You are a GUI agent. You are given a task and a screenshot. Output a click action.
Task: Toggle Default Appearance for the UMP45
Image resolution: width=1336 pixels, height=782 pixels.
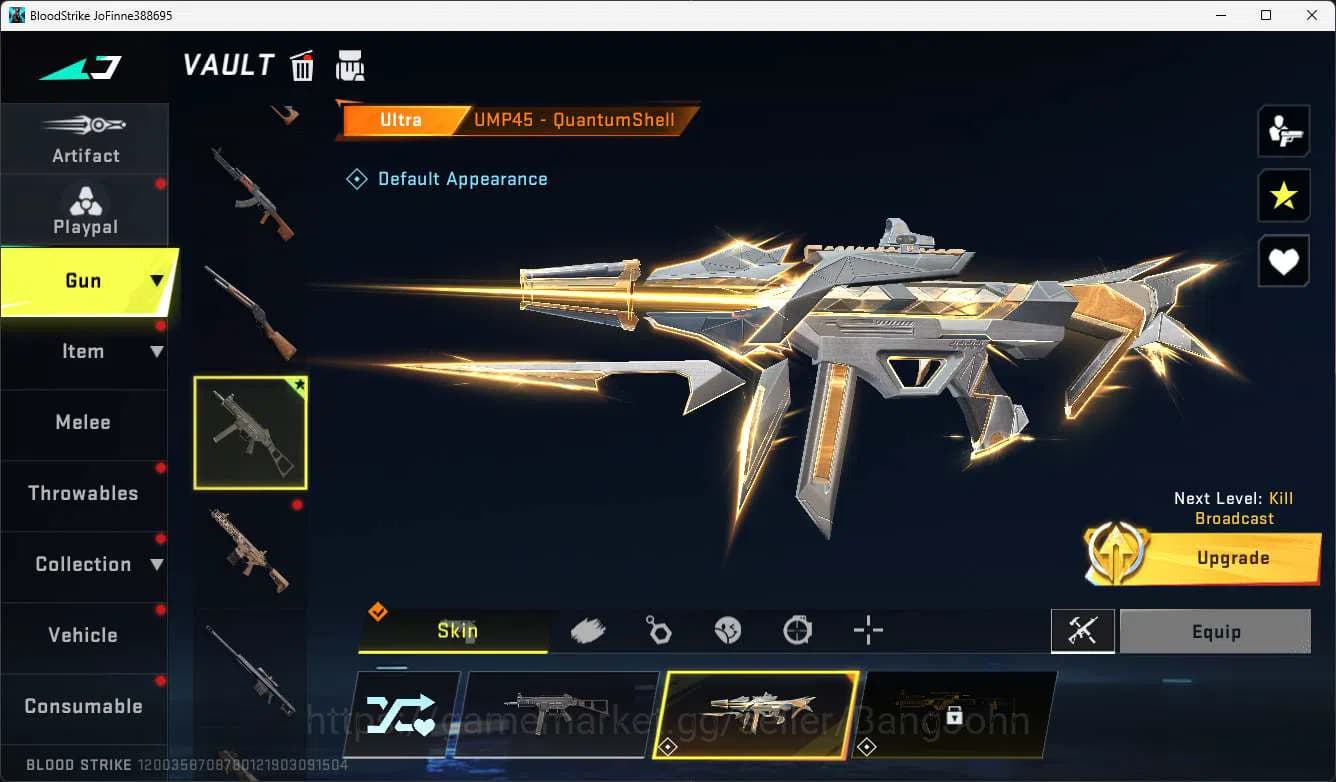447,178
